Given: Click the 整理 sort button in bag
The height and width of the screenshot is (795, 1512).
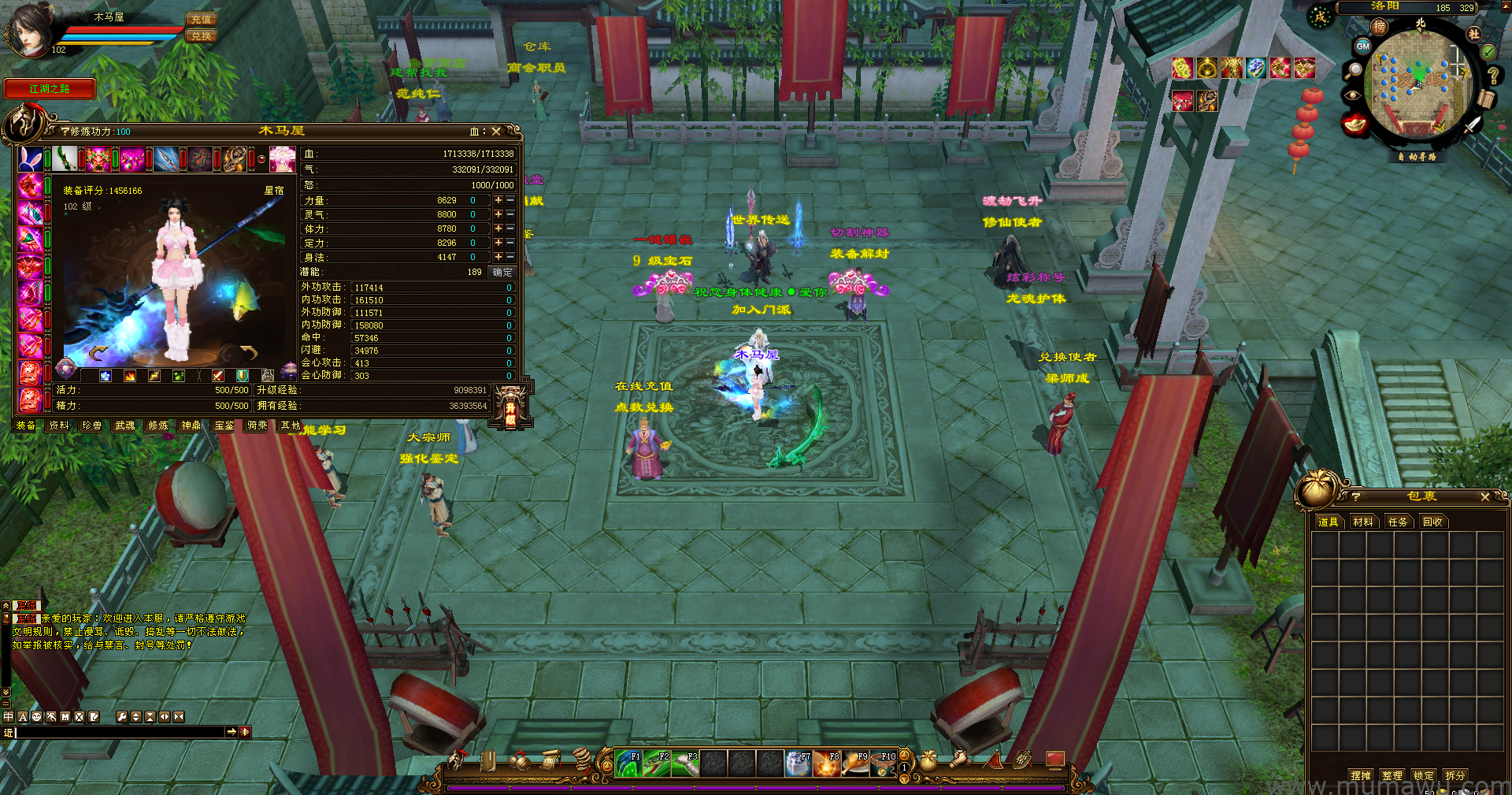Looking at the screenshot, I should pyautogui.click(x=1392, y=775).
